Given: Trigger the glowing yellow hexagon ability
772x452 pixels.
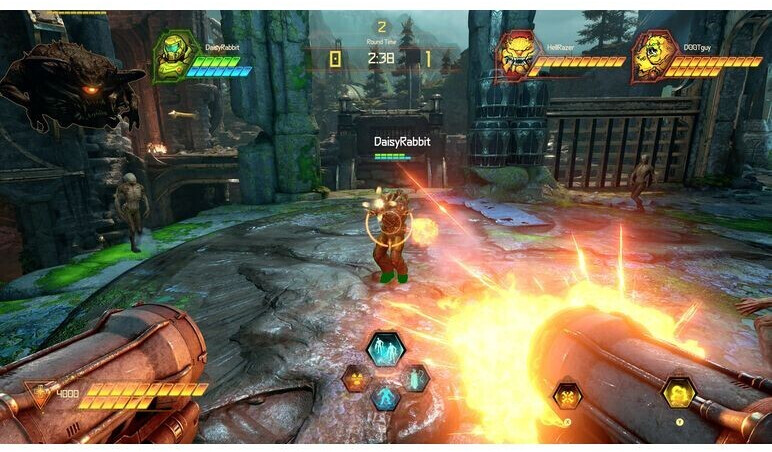Looking at the screenshot, I should pyautogui.click(x=679, y=392).
